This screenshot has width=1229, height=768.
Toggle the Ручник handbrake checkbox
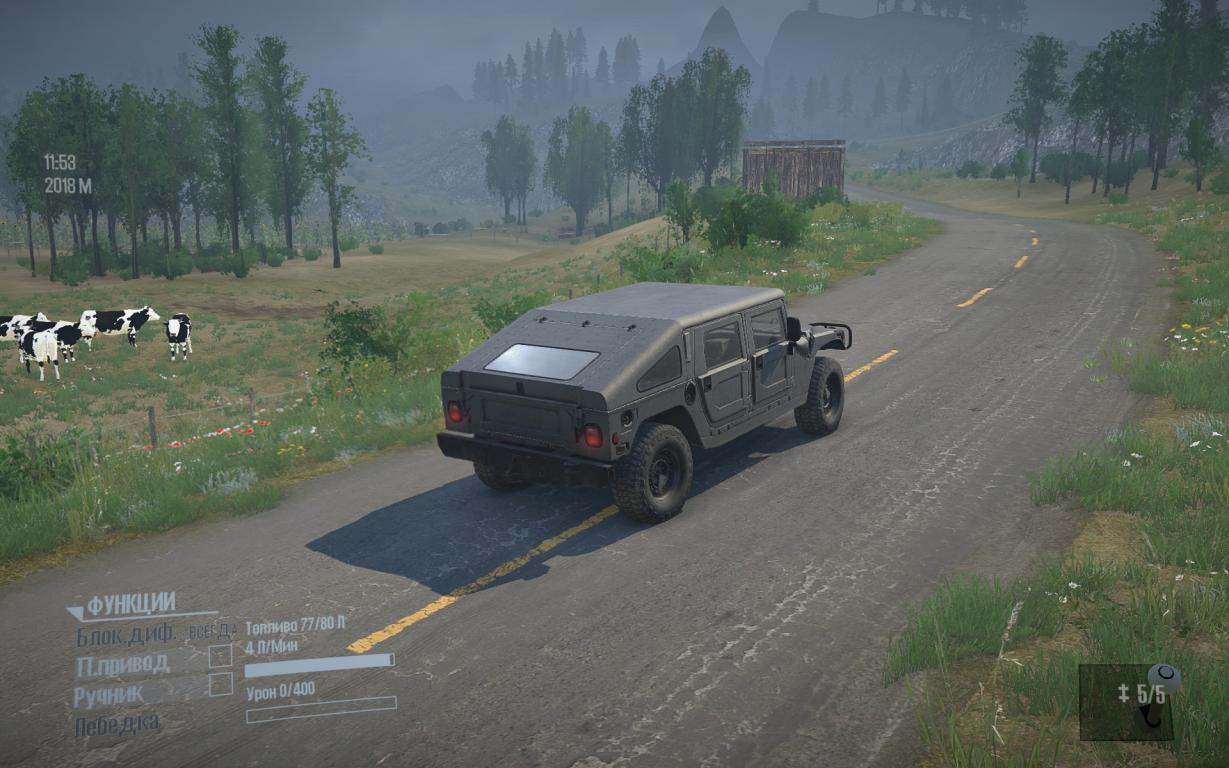(x=220, y=685)
